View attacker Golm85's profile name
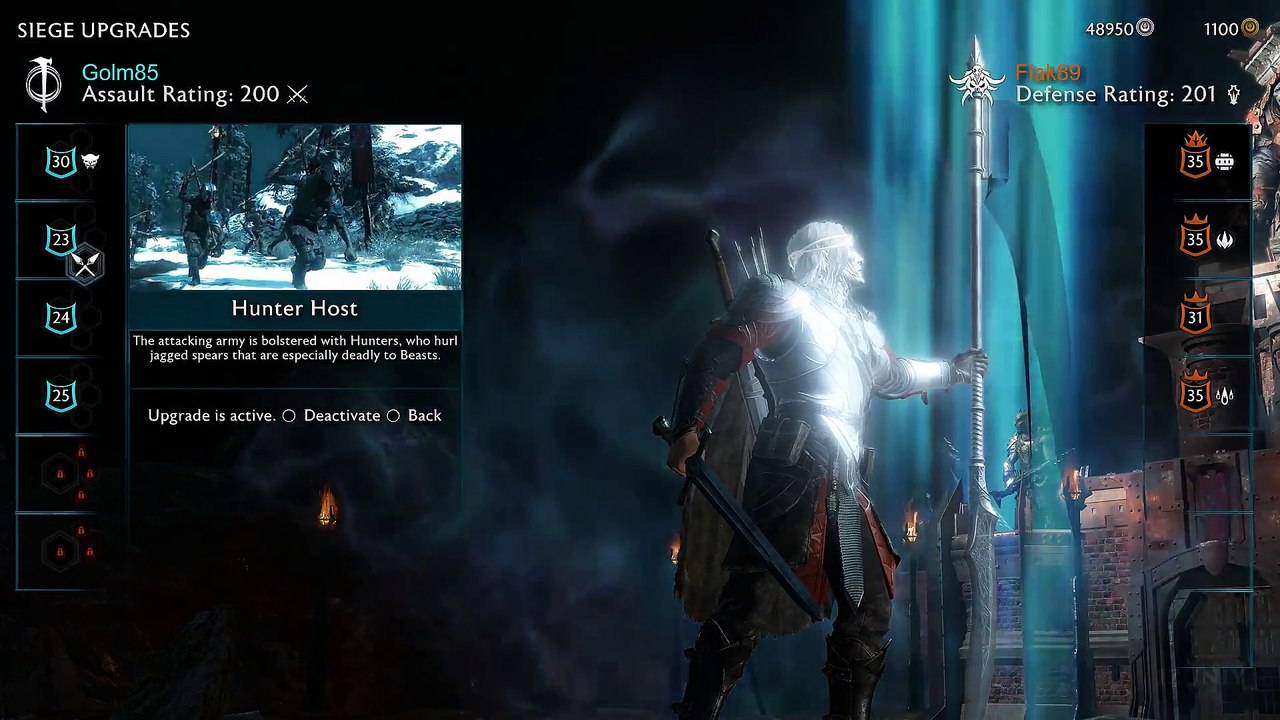The height and width of the screenshot is (720, 1280). coord(120,72)
